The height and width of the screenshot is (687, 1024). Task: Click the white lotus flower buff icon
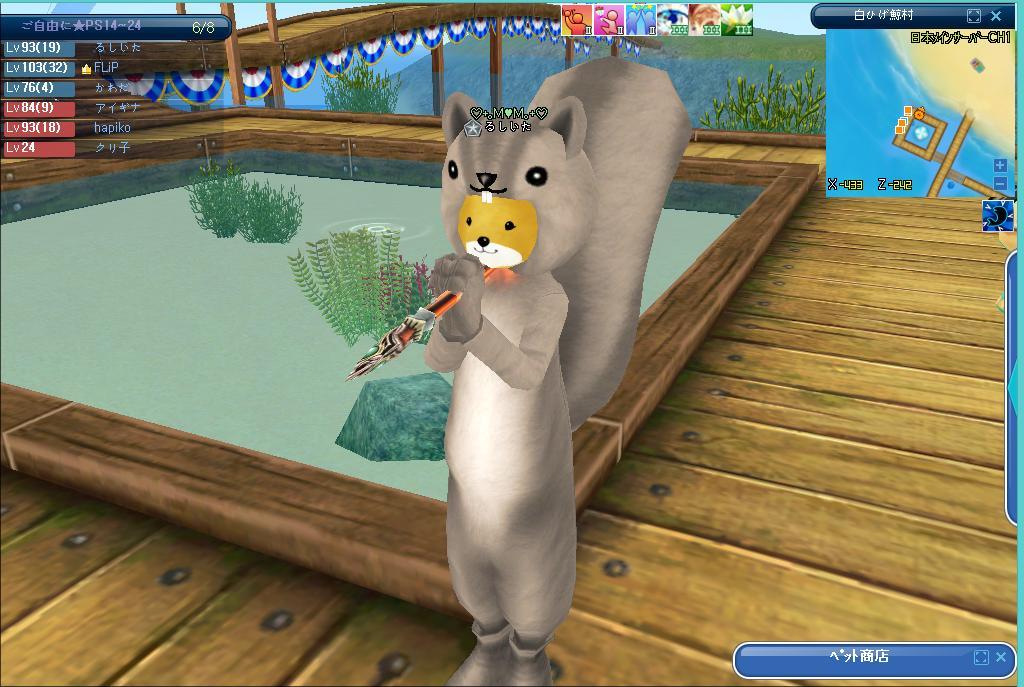pos(737,20)
